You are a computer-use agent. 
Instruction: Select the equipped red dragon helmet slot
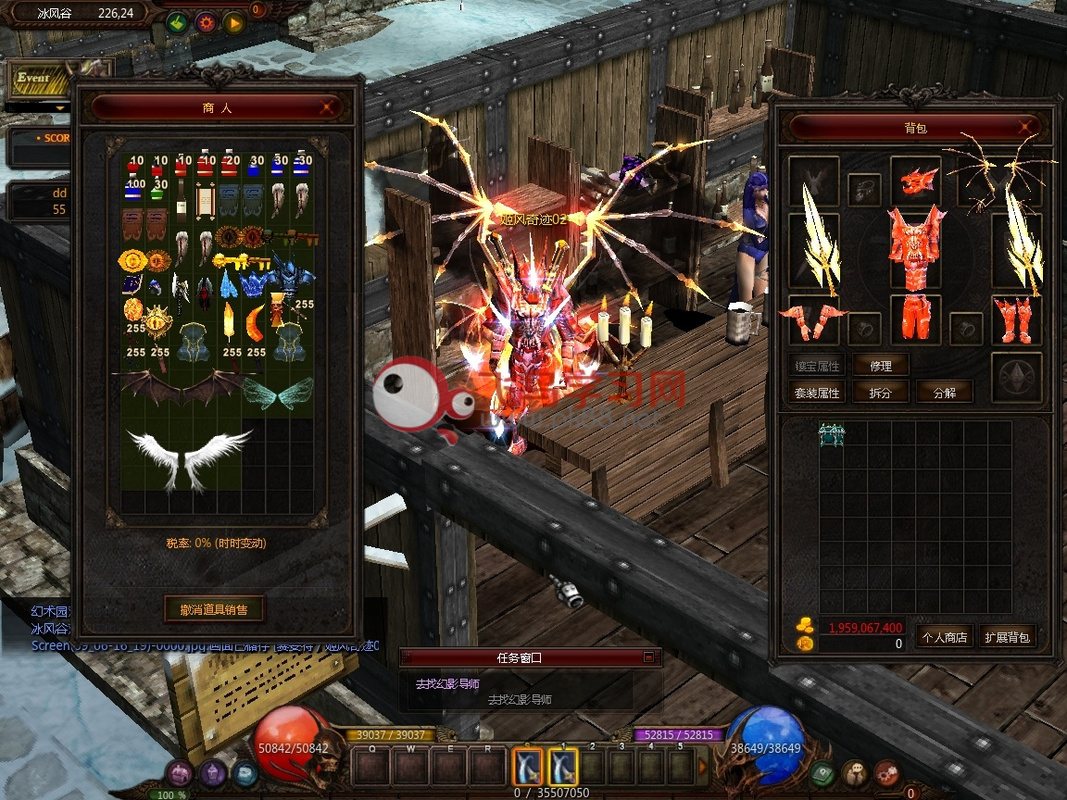[x=916, y=180]
